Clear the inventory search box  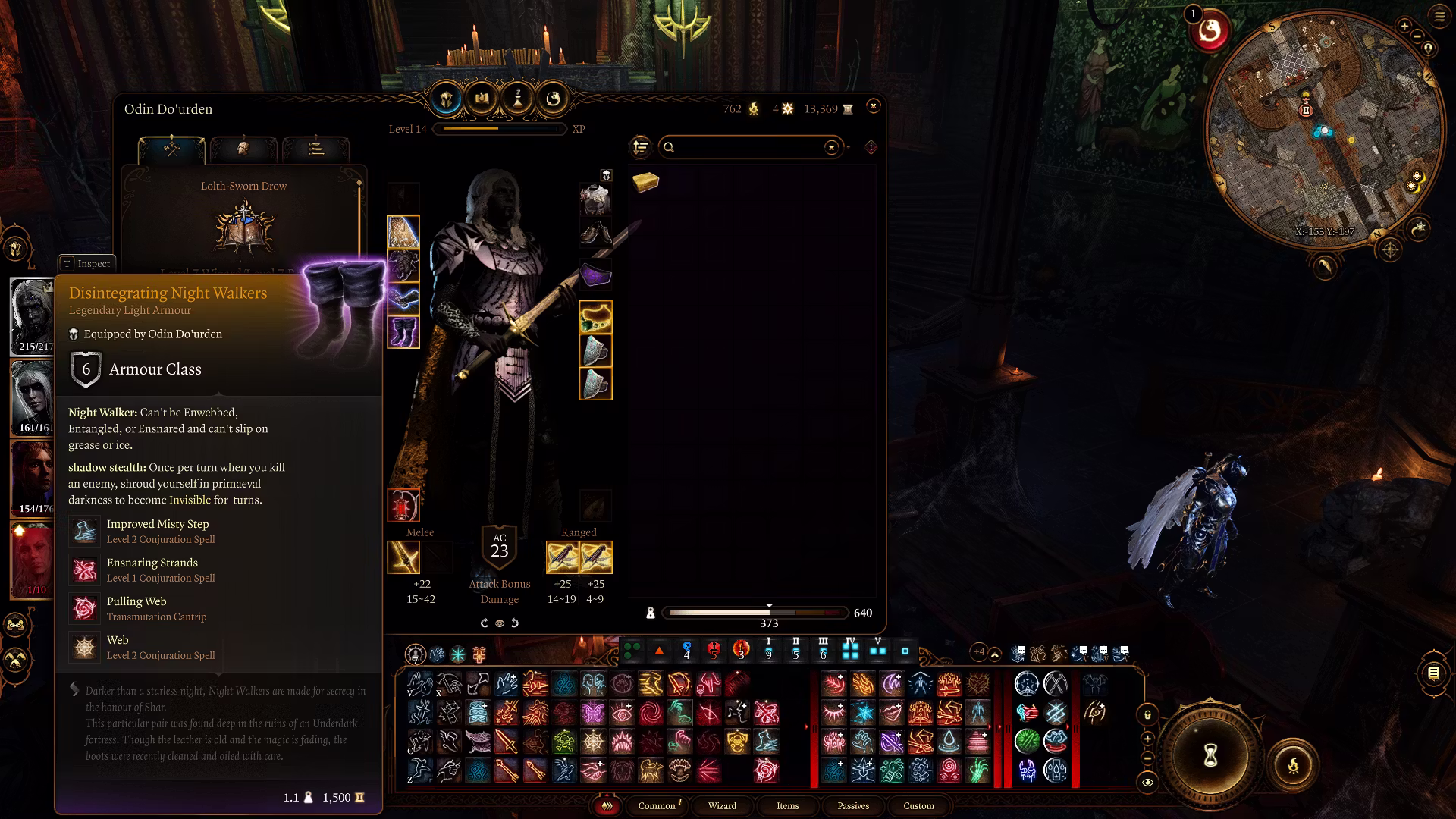tap(831, 147)
